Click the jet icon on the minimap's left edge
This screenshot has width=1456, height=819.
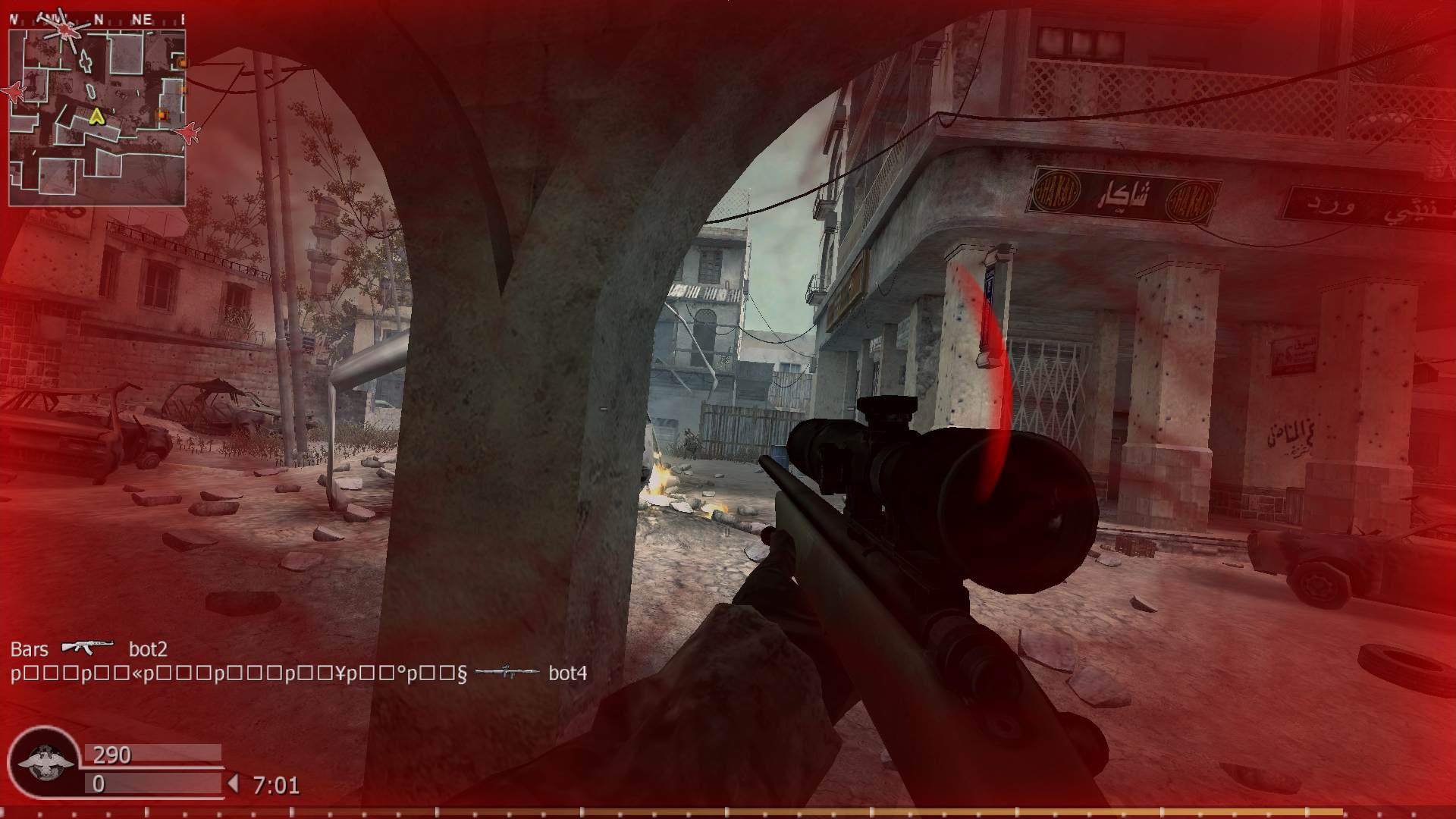(x=14, y=93)
